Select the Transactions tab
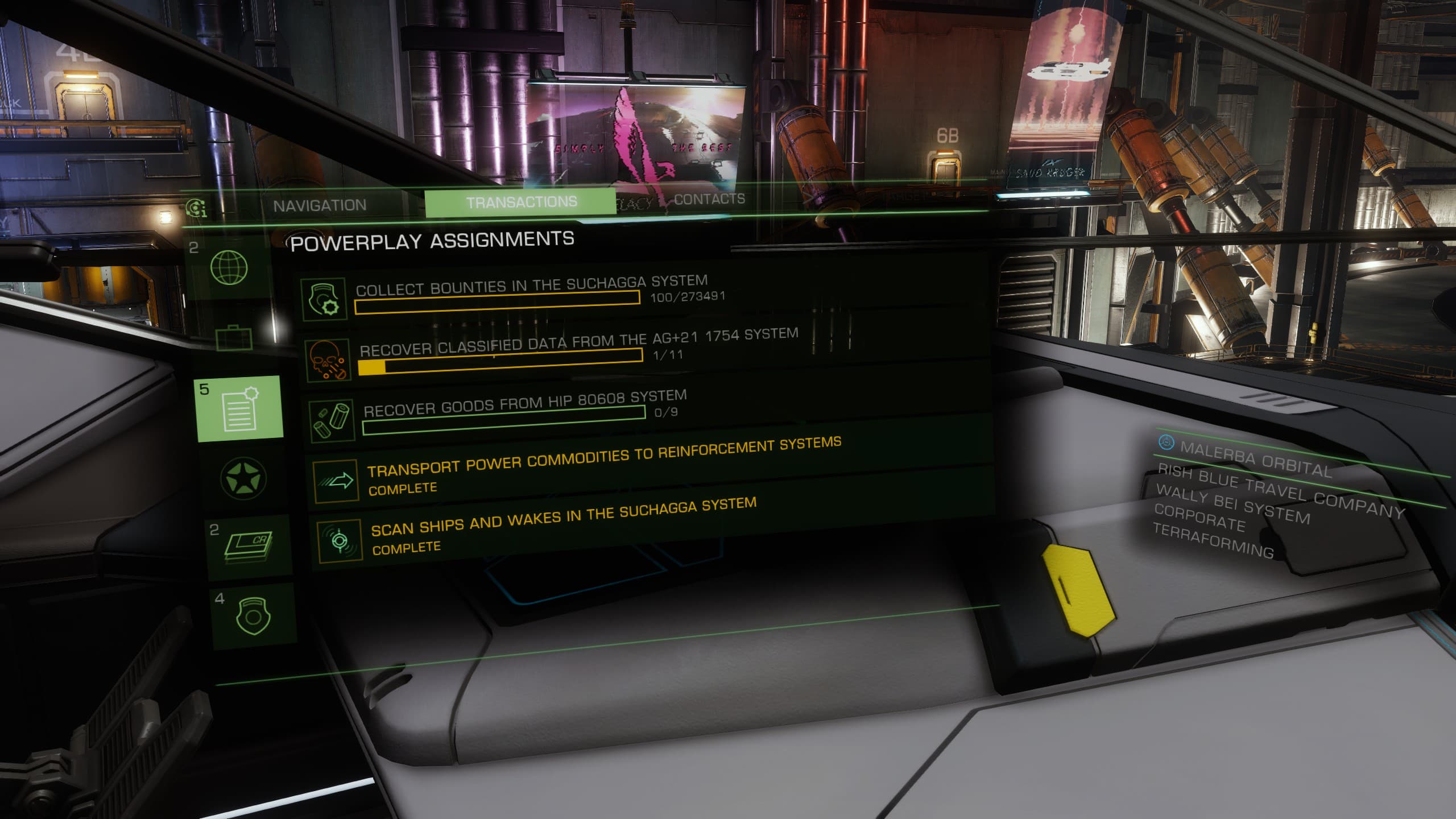Screen dimensions: 1456x819 pyautogui.click(x=521, y=202)
